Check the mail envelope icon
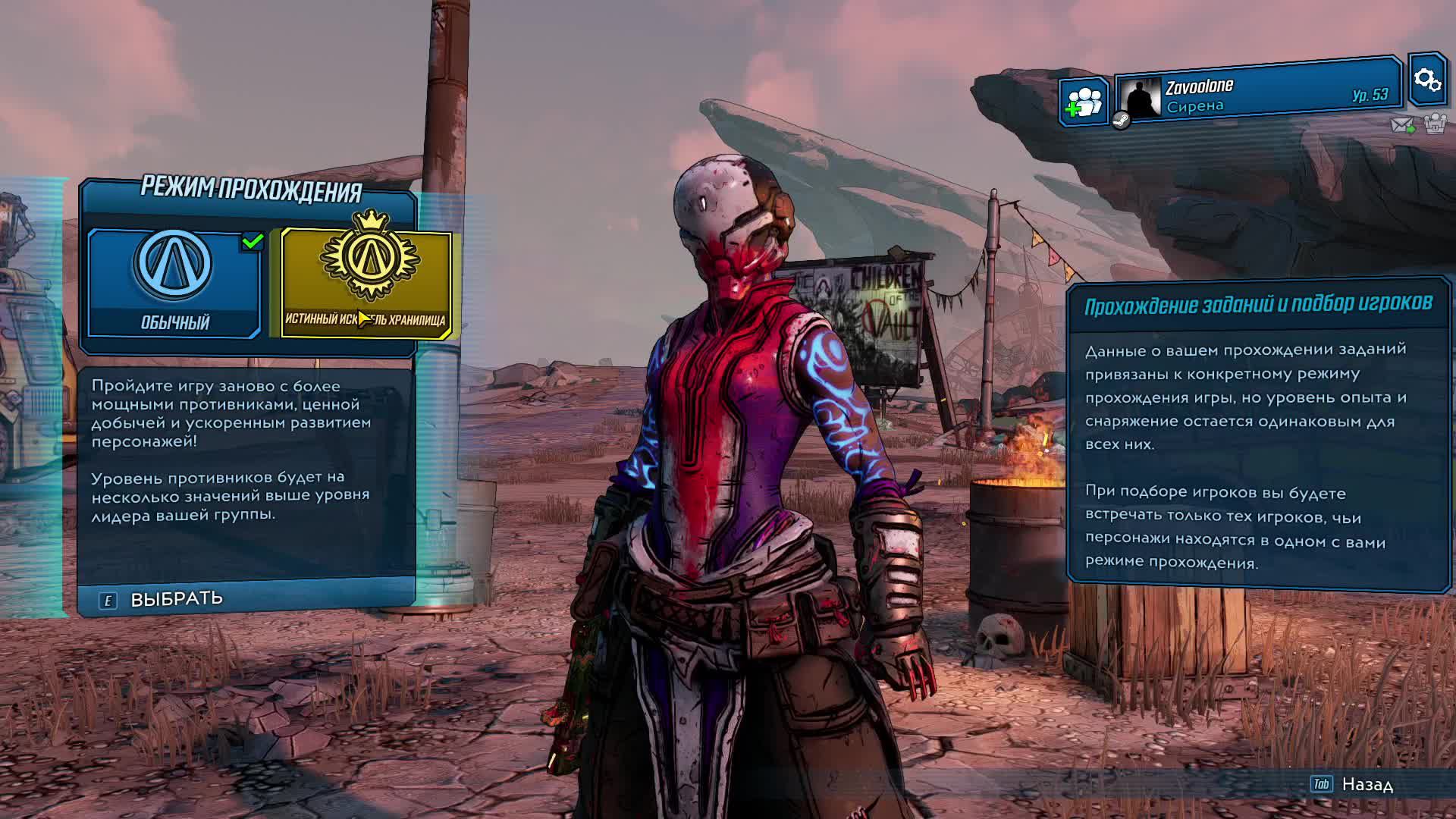 click(1402, 124)
